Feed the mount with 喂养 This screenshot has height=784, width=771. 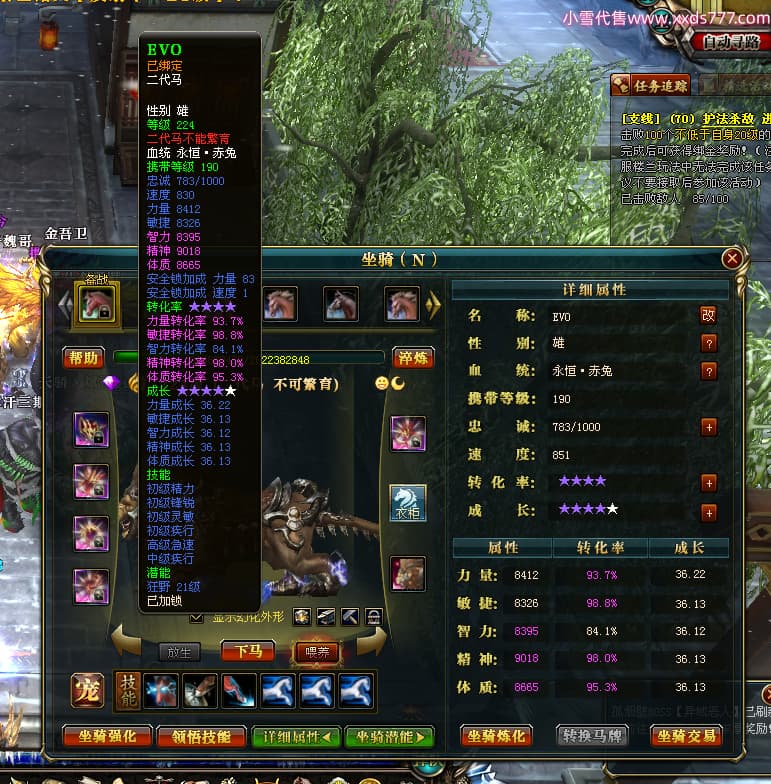(x=315, y=652)
